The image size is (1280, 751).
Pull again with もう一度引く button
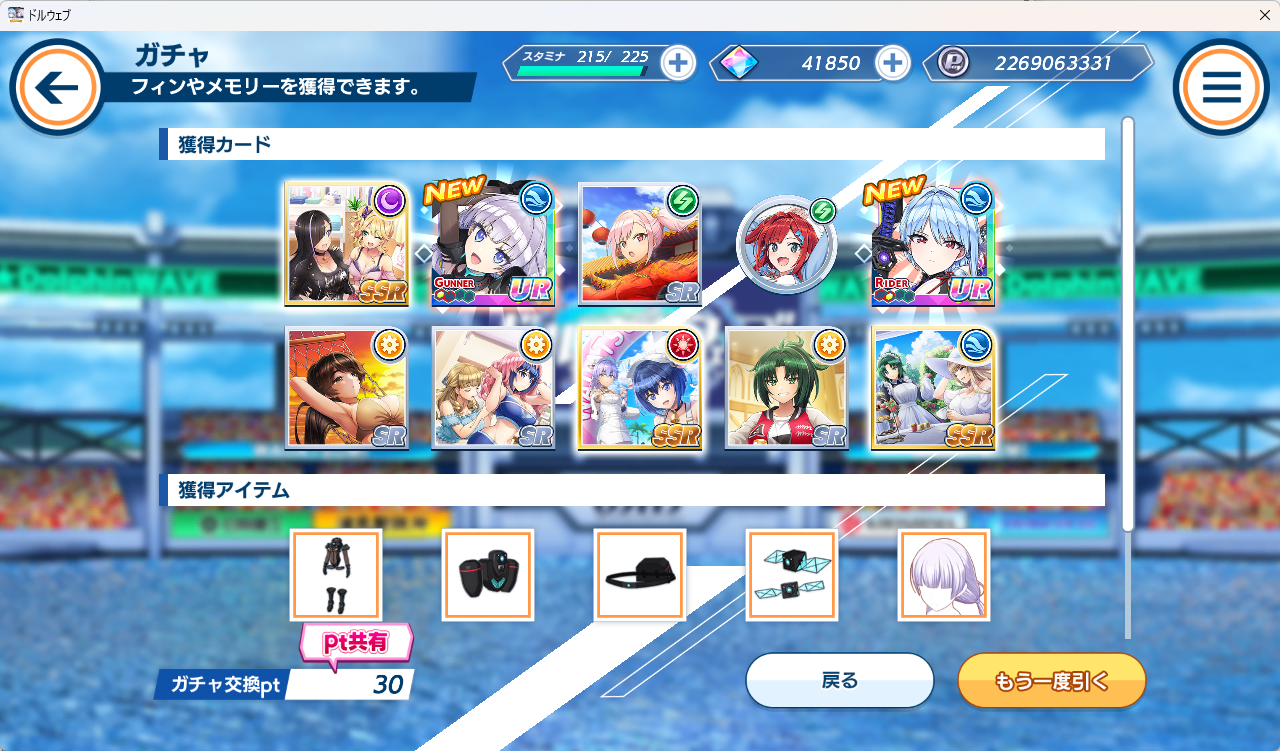1051,681
